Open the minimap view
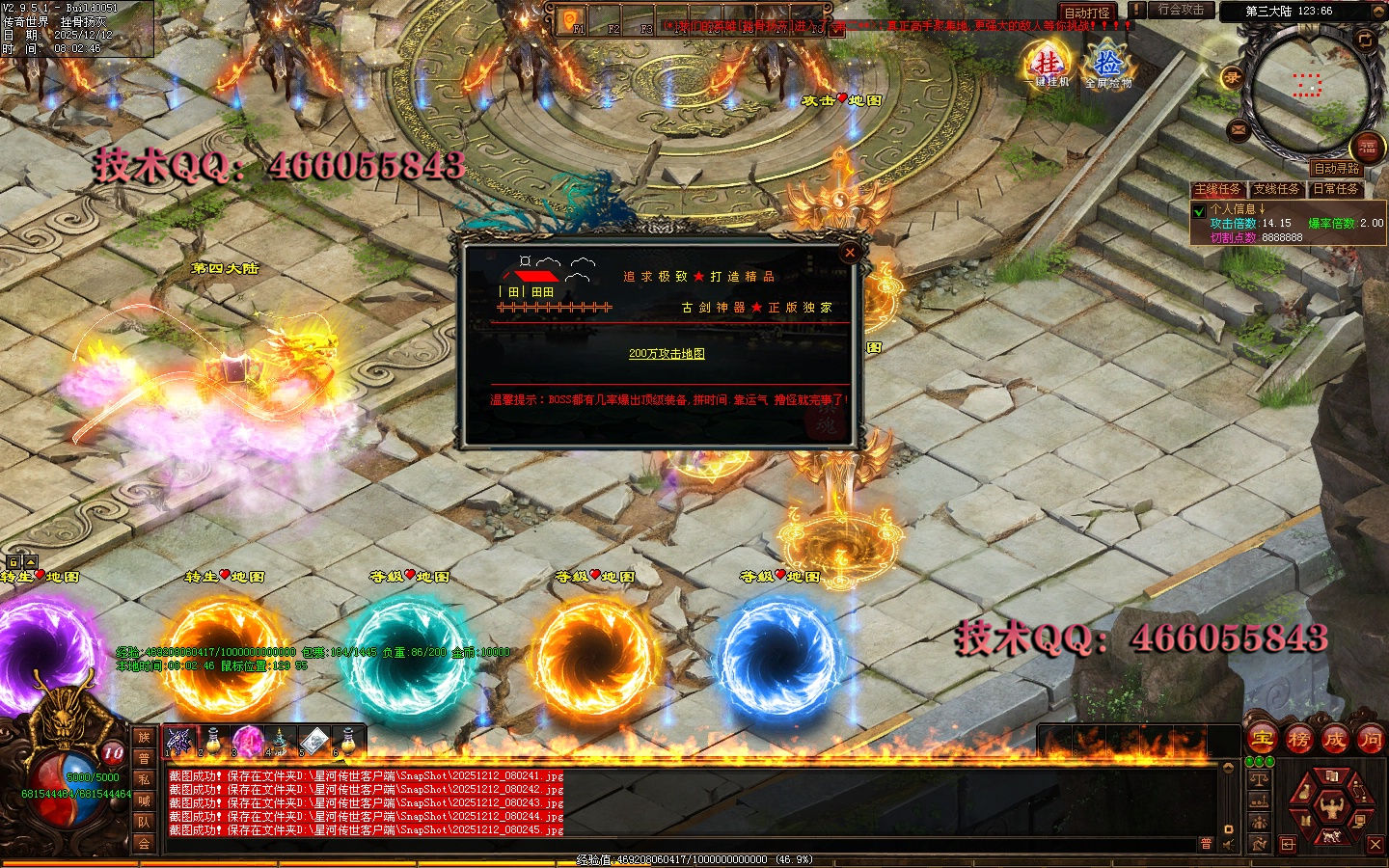 pos(1307,85)
